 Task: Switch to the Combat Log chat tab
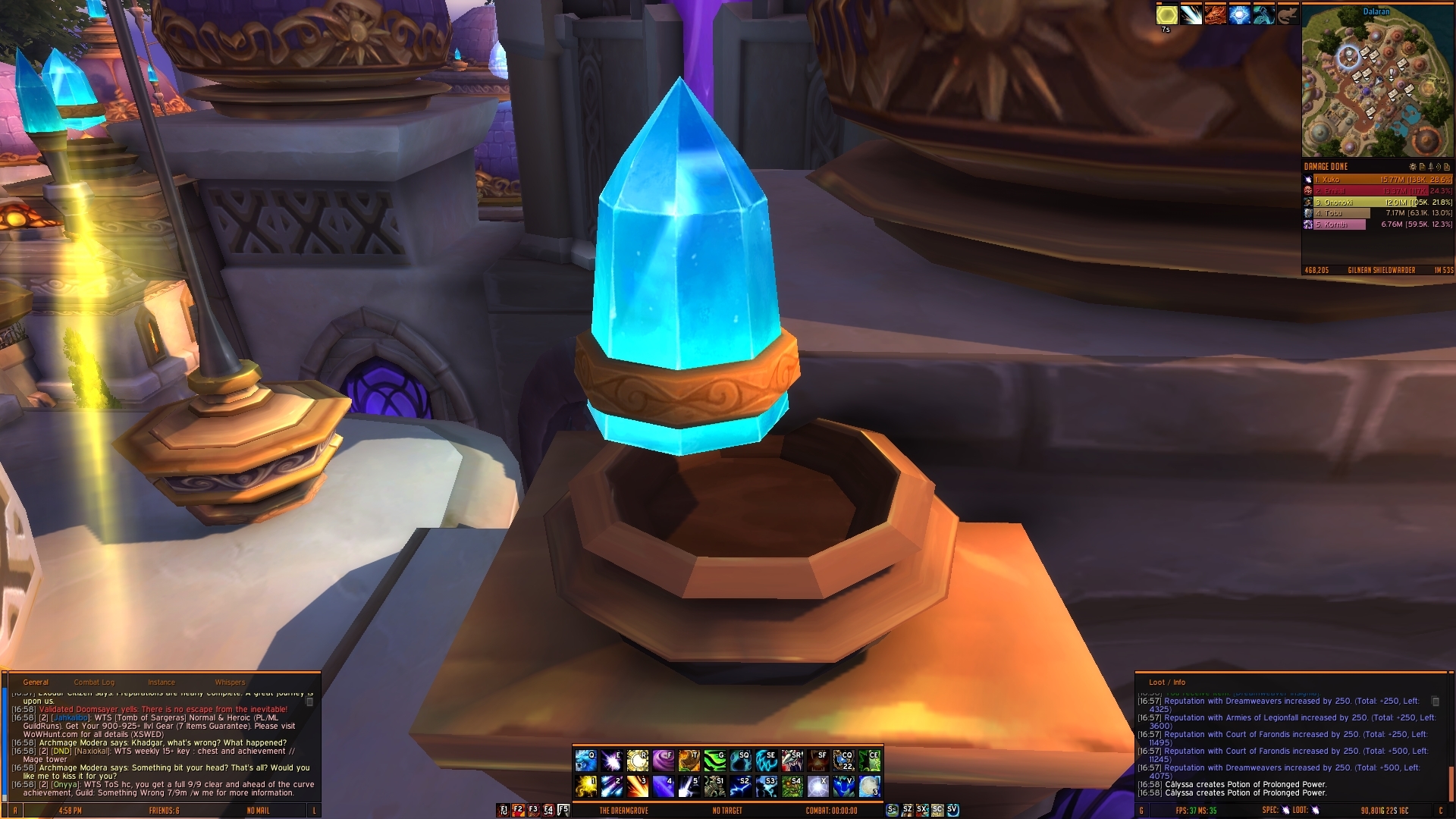[x=93, y=682]
